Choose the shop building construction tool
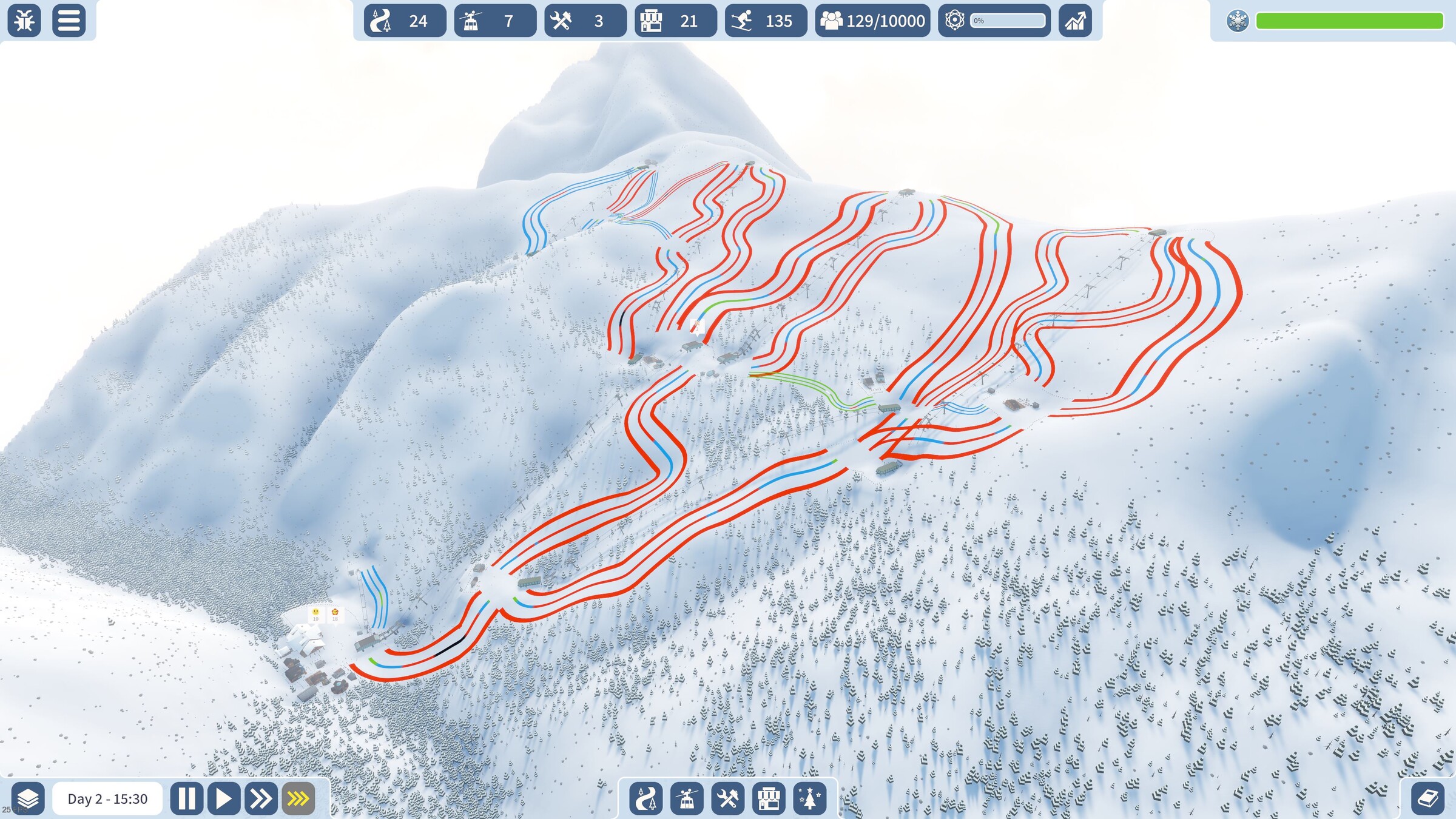Image resolution: width=1456 pixels, height=819 pixels. point(769,798)
